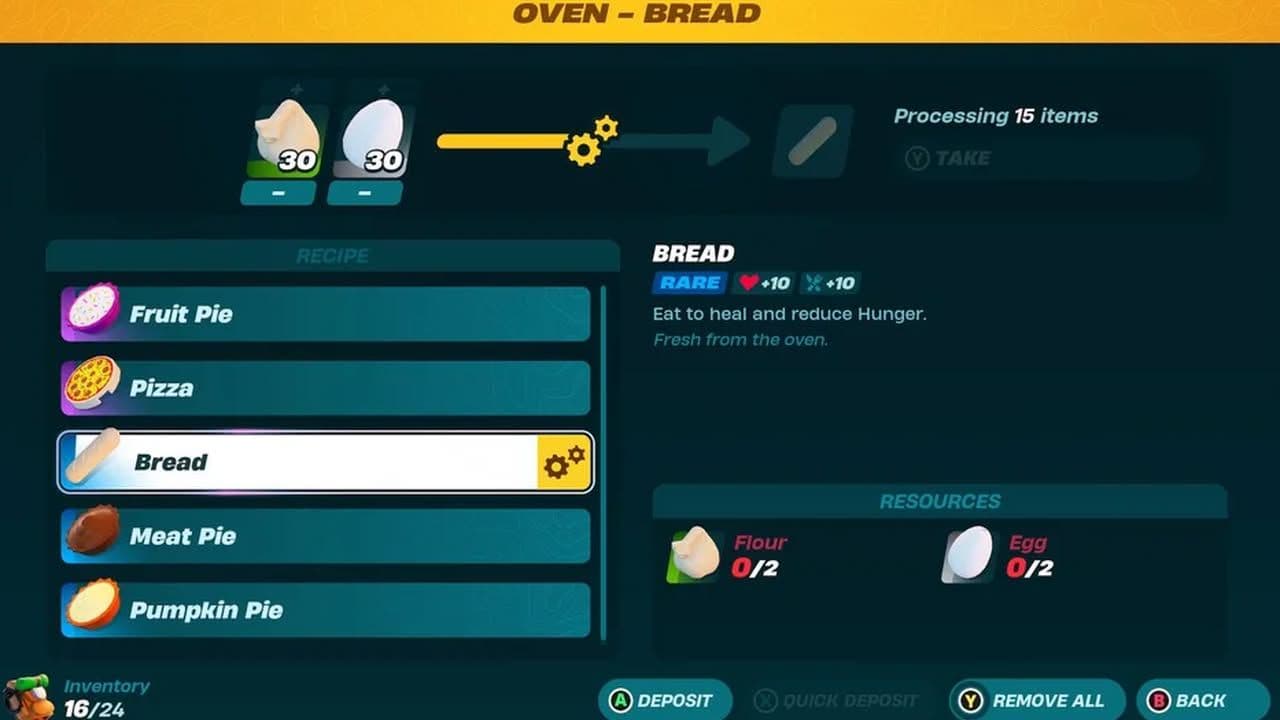
Task: Remove egg with its minus button
Action: coord(364,193)
